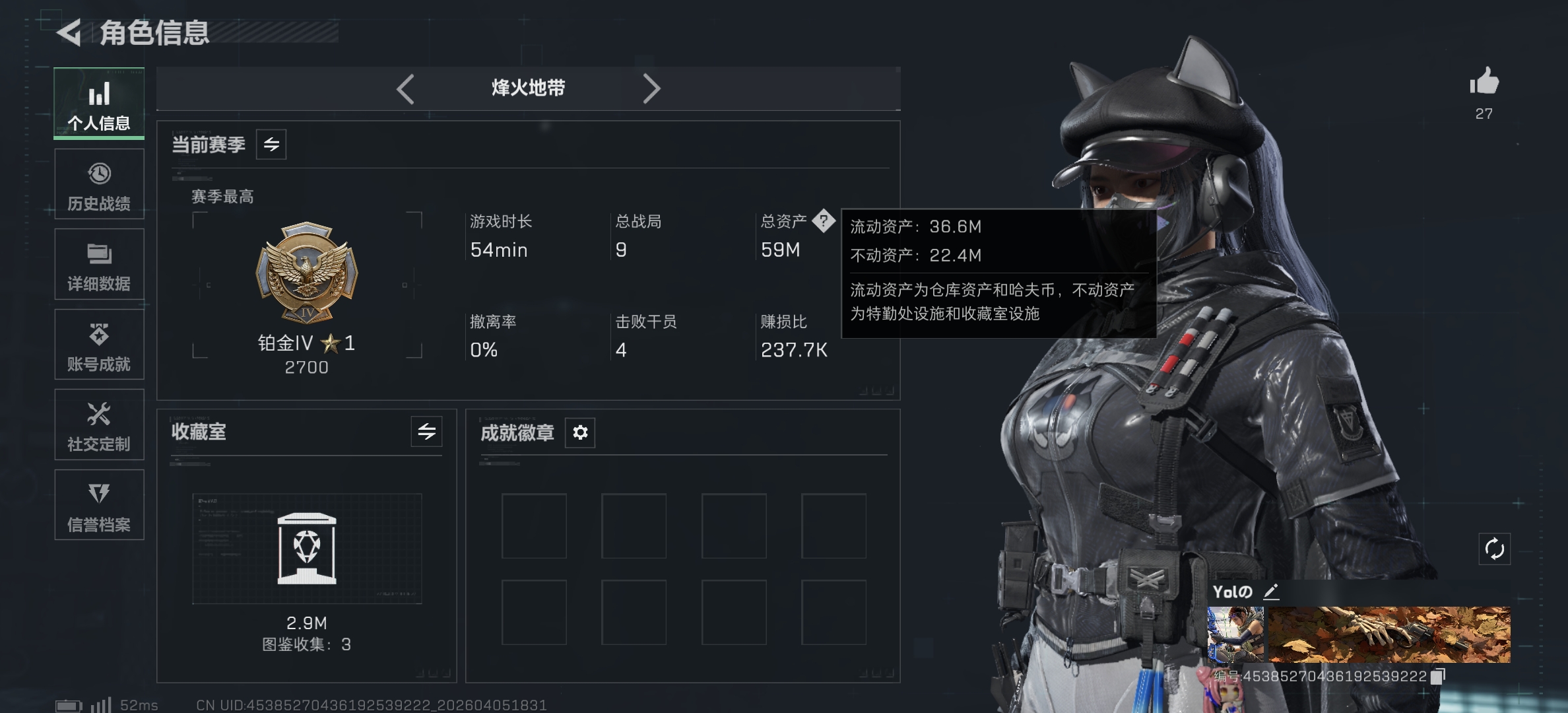Viewport: 1568px width, 713px height.
Task: Open the 历史战绩 sidebar panel
Action: pos(99,185)
